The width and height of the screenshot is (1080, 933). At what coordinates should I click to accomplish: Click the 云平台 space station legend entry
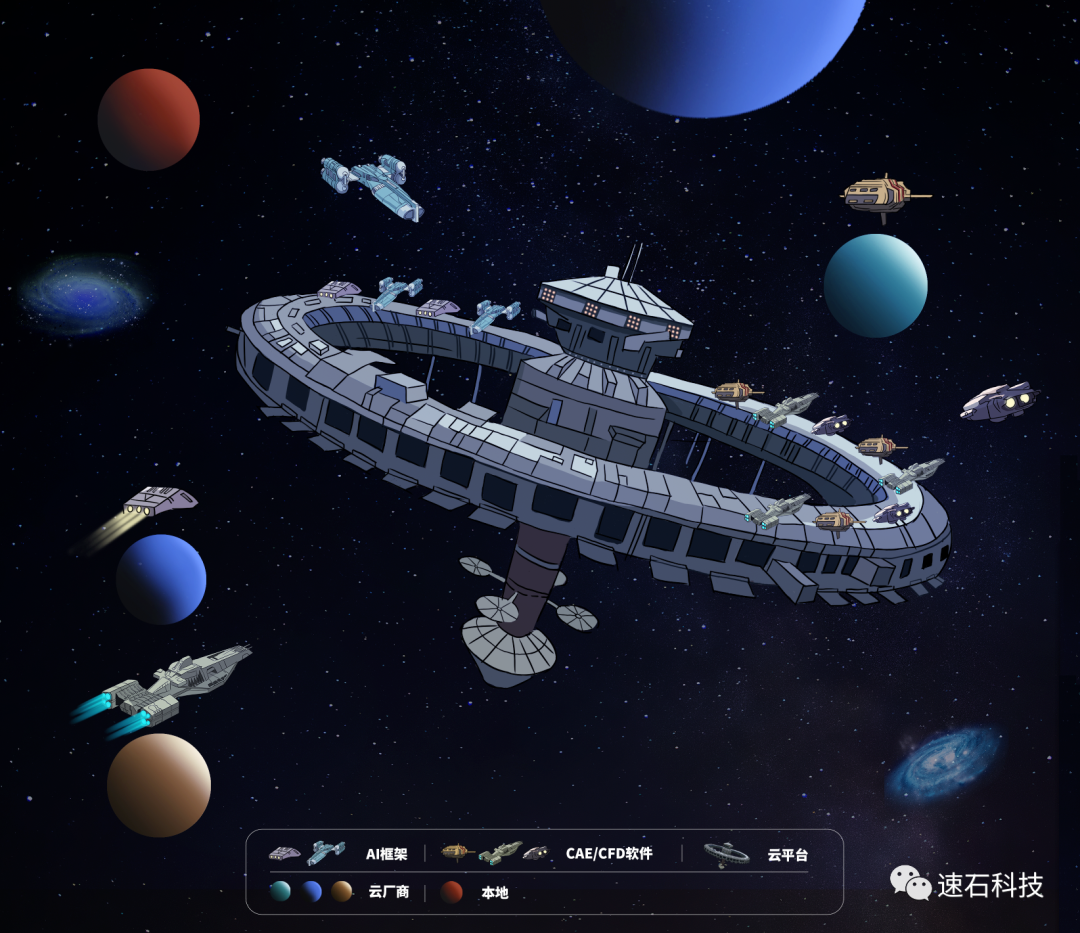click(x=787, y=855)
